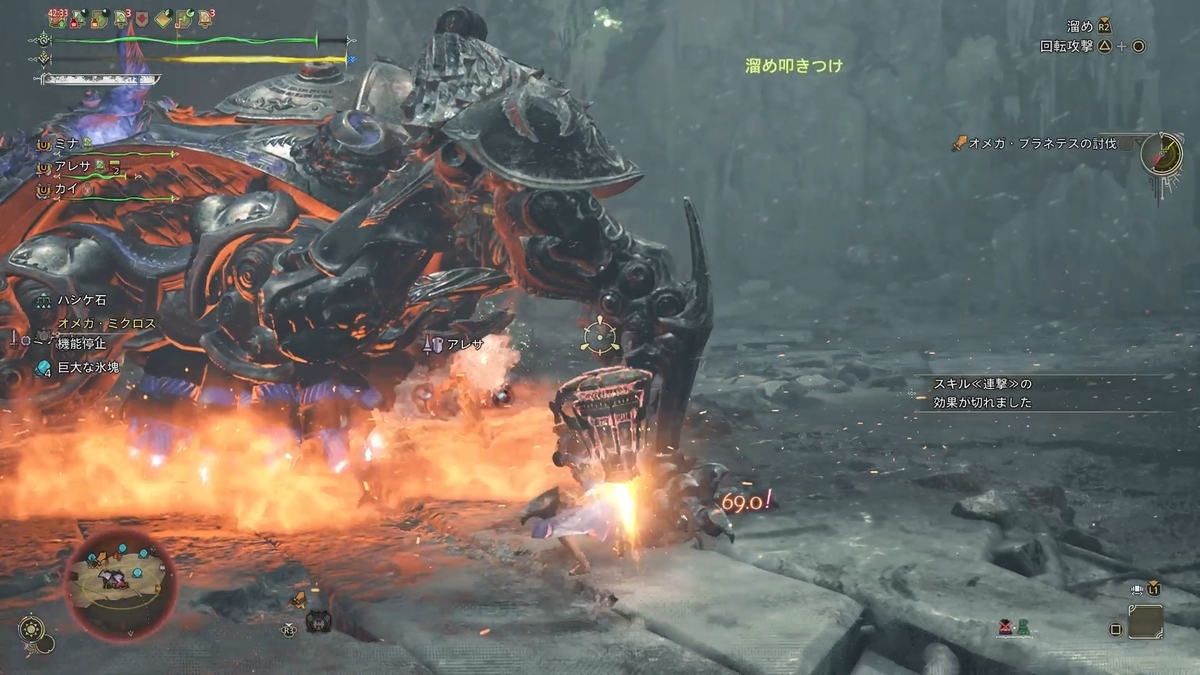Select the item bar slot
The height and width of the screenshot is (675, 1200).
(1145, 622)
